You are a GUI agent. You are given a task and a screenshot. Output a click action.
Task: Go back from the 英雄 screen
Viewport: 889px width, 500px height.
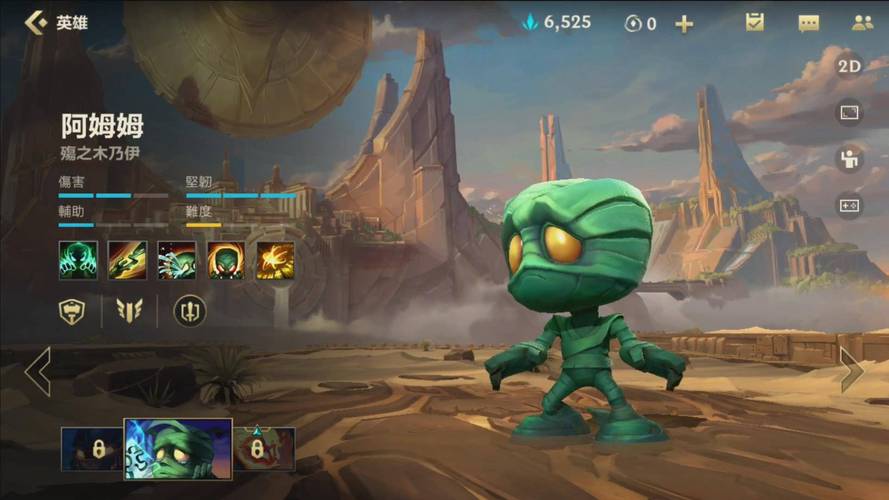36,22
